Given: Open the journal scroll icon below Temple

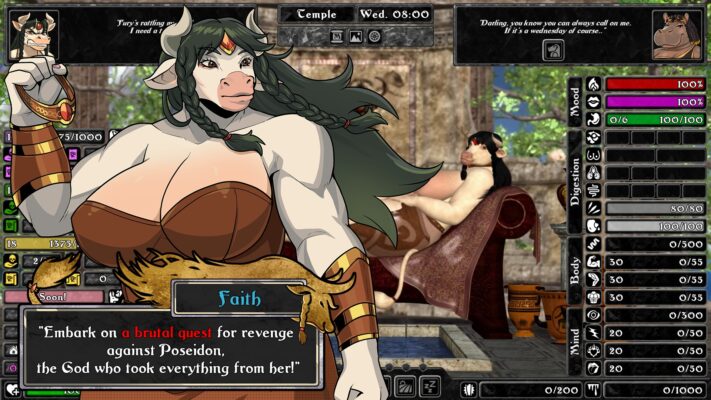Looking at the screenshot, I should pos(337,36).
